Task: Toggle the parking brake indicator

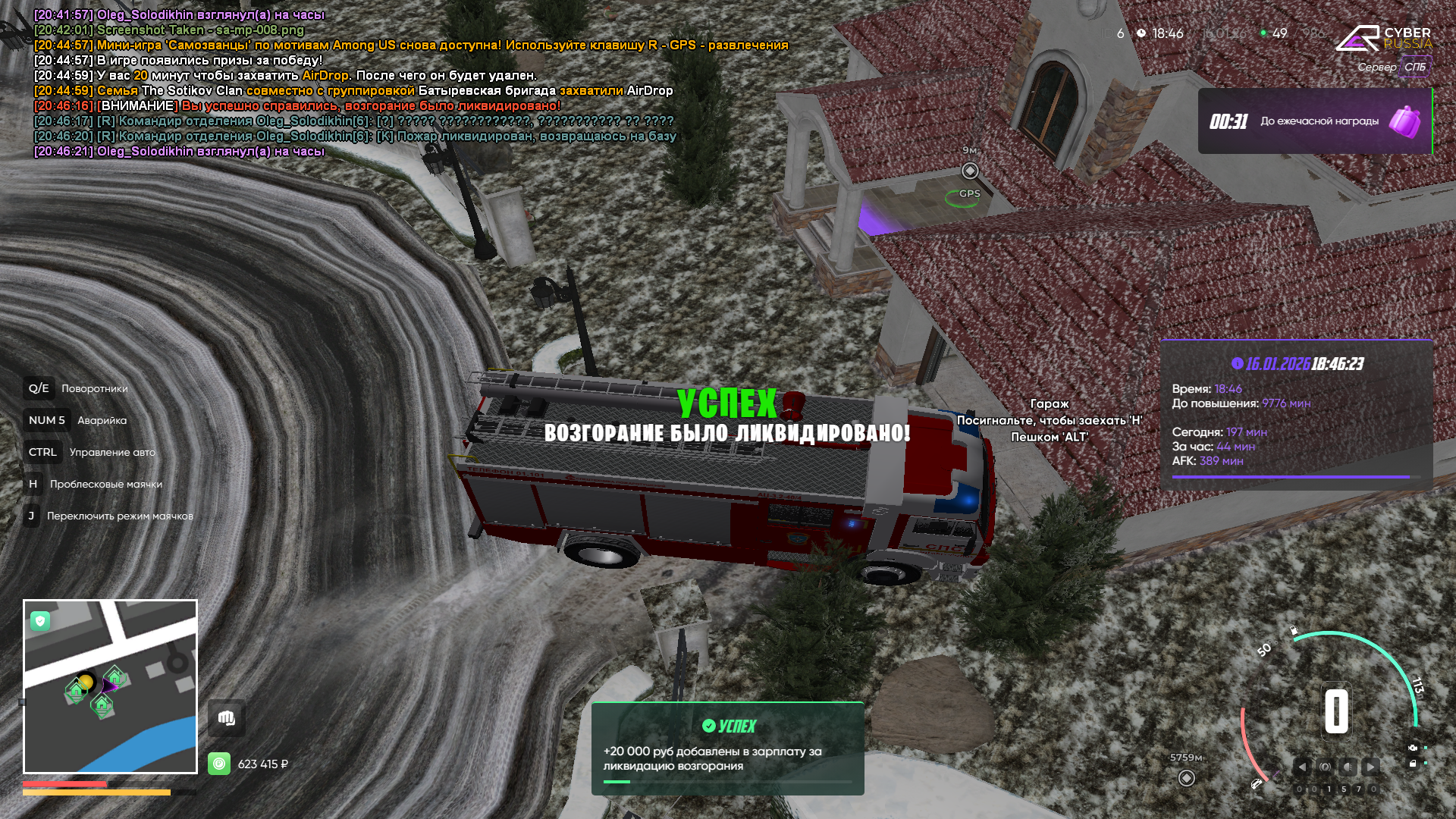Action: [1325, 767]
